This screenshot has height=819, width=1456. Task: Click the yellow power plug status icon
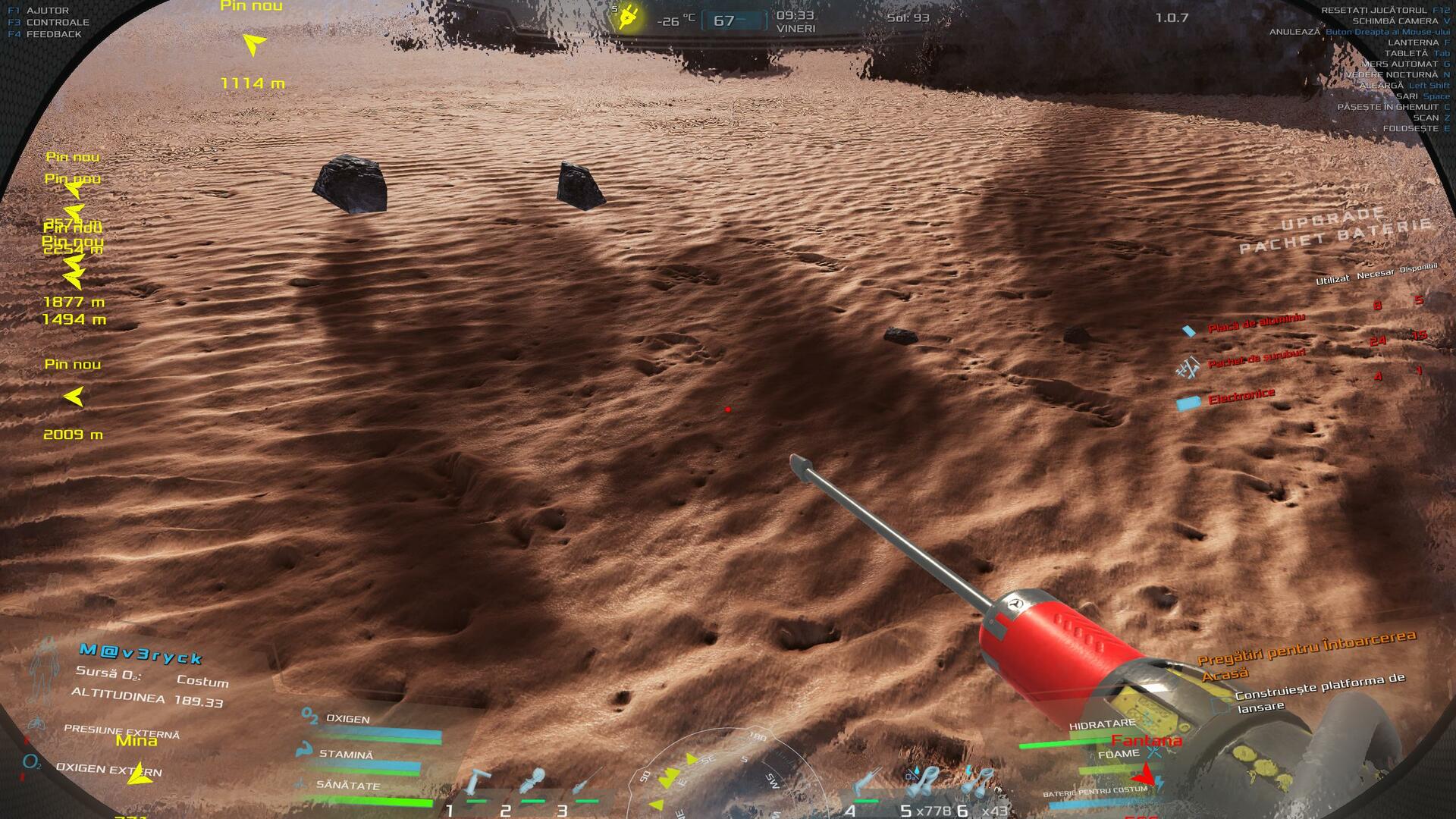[628, 17]
